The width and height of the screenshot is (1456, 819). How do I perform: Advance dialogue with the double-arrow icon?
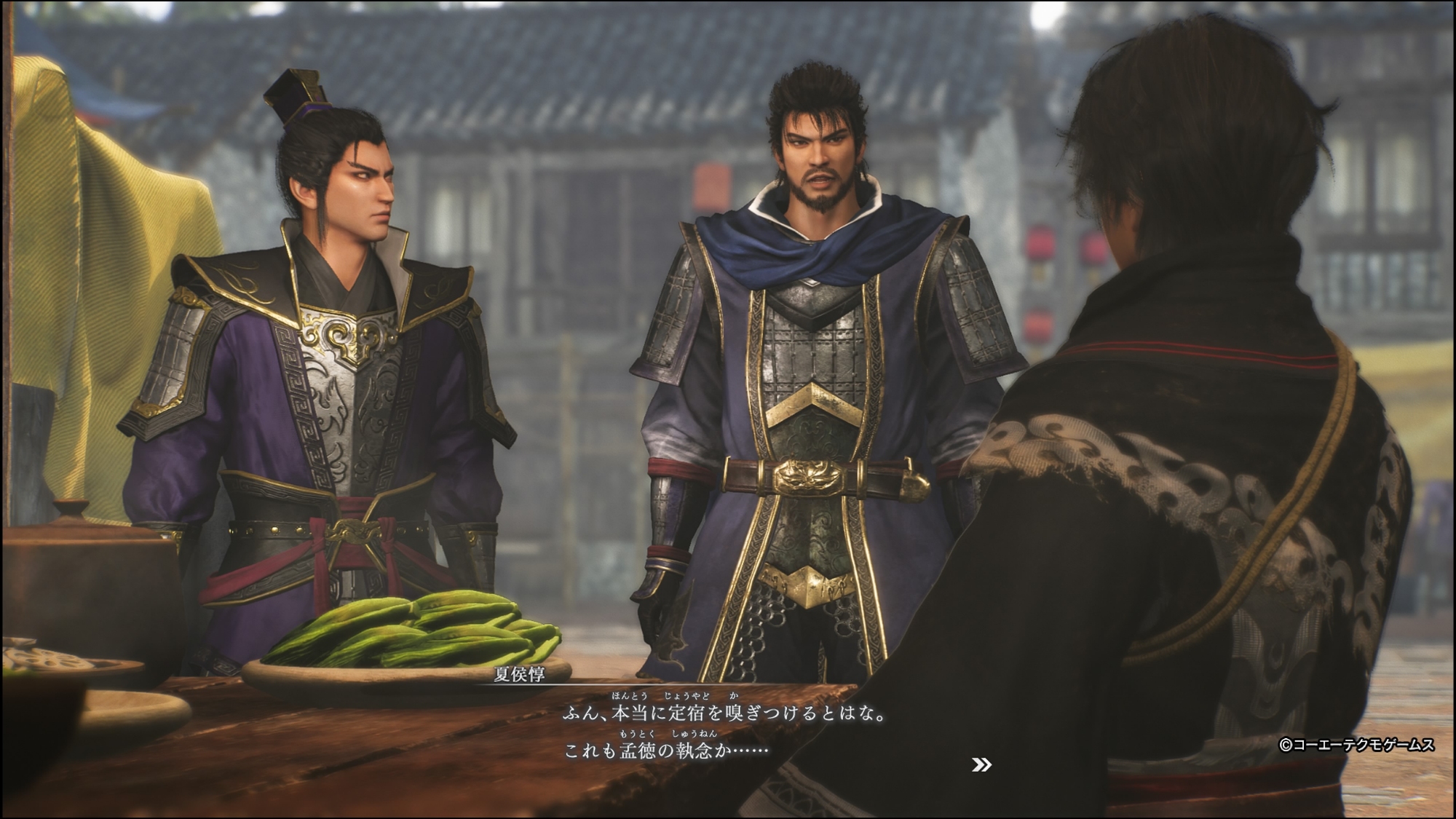[981, 764]
